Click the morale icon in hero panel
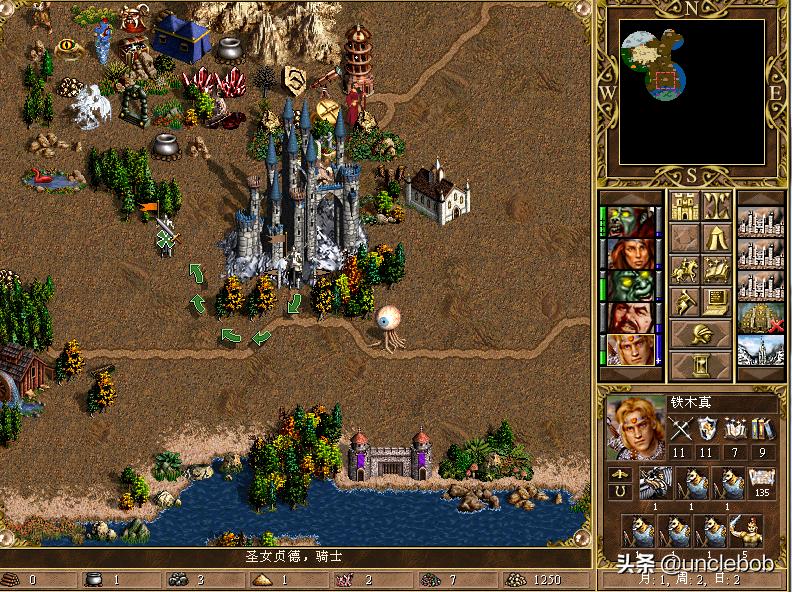This screenshot has width=792, height=592. pos(620,474)
